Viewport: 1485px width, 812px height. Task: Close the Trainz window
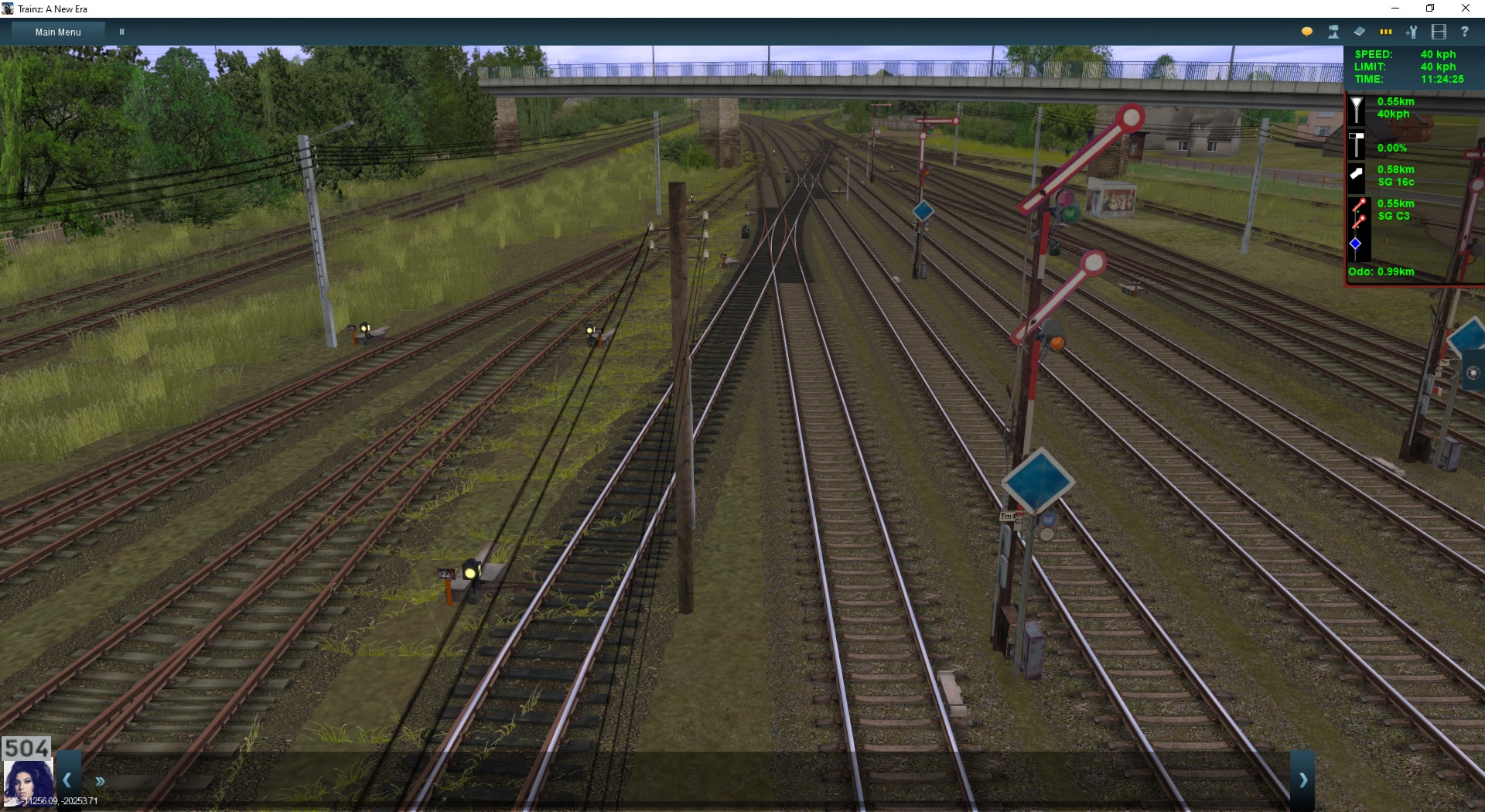[x=1465, y=9]
